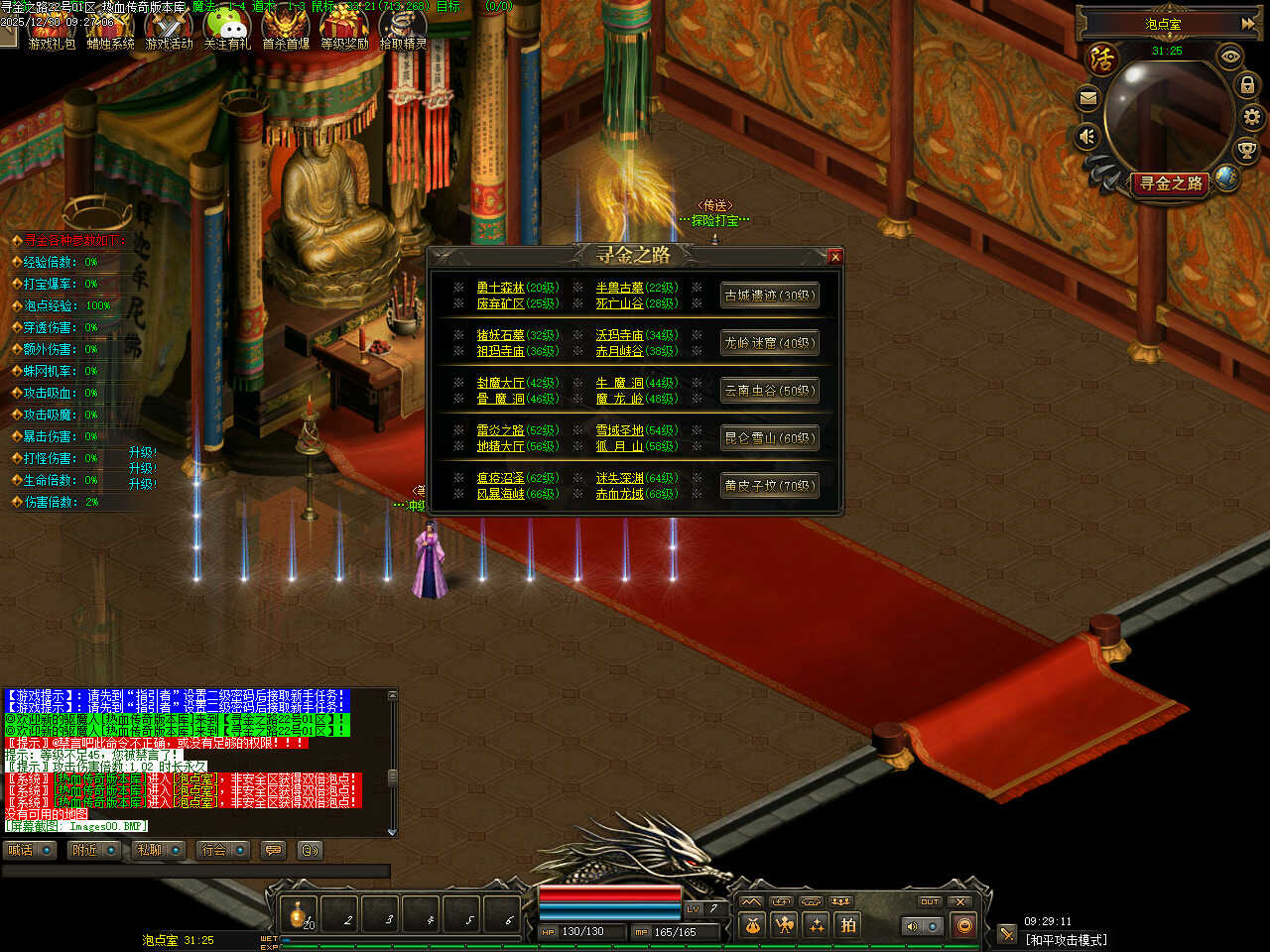Close the 寻金之路 teleport window
Screen dimensions: 1270x952
(x=834, y=257)
